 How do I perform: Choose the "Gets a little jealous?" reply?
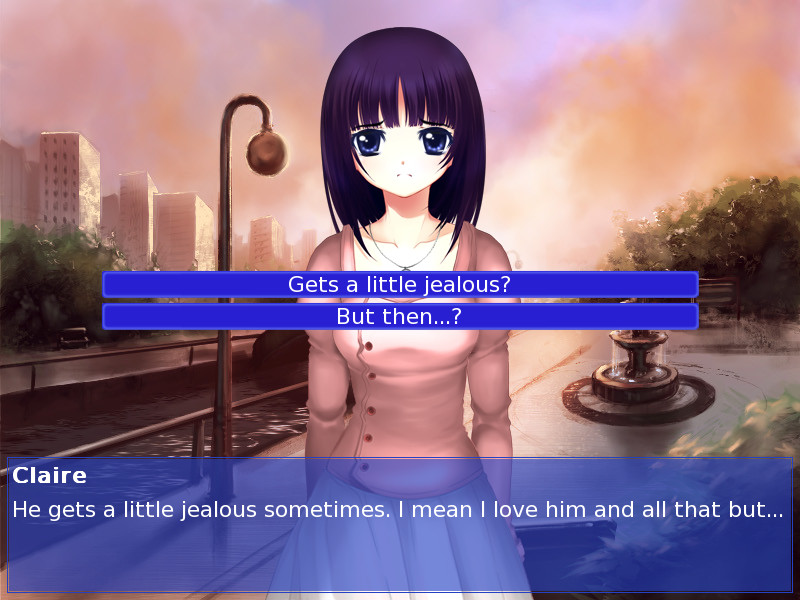tap(400, 285)
